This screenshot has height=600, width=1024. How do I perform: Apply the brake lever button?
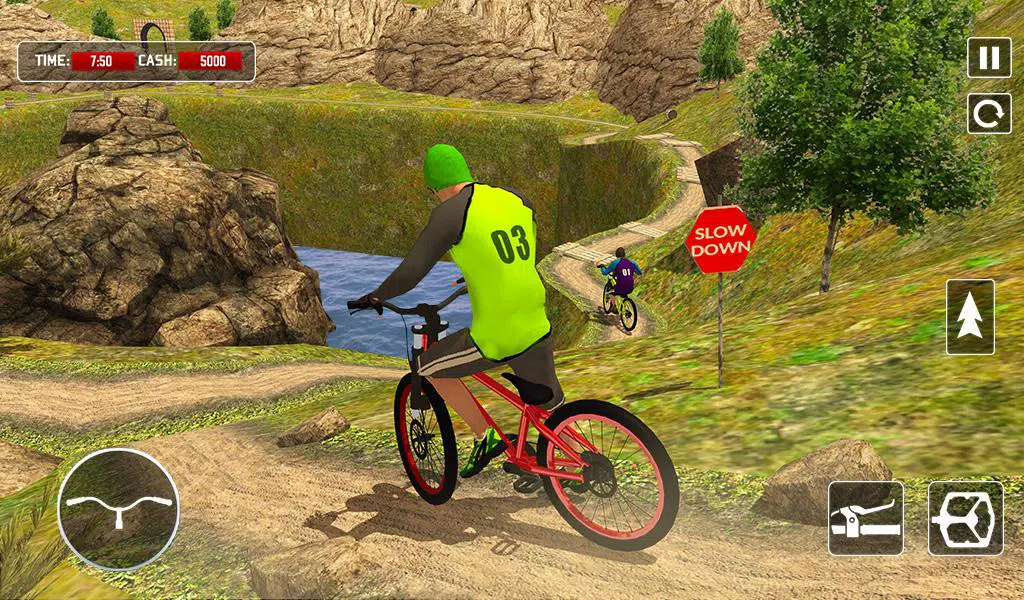point(866,518)
